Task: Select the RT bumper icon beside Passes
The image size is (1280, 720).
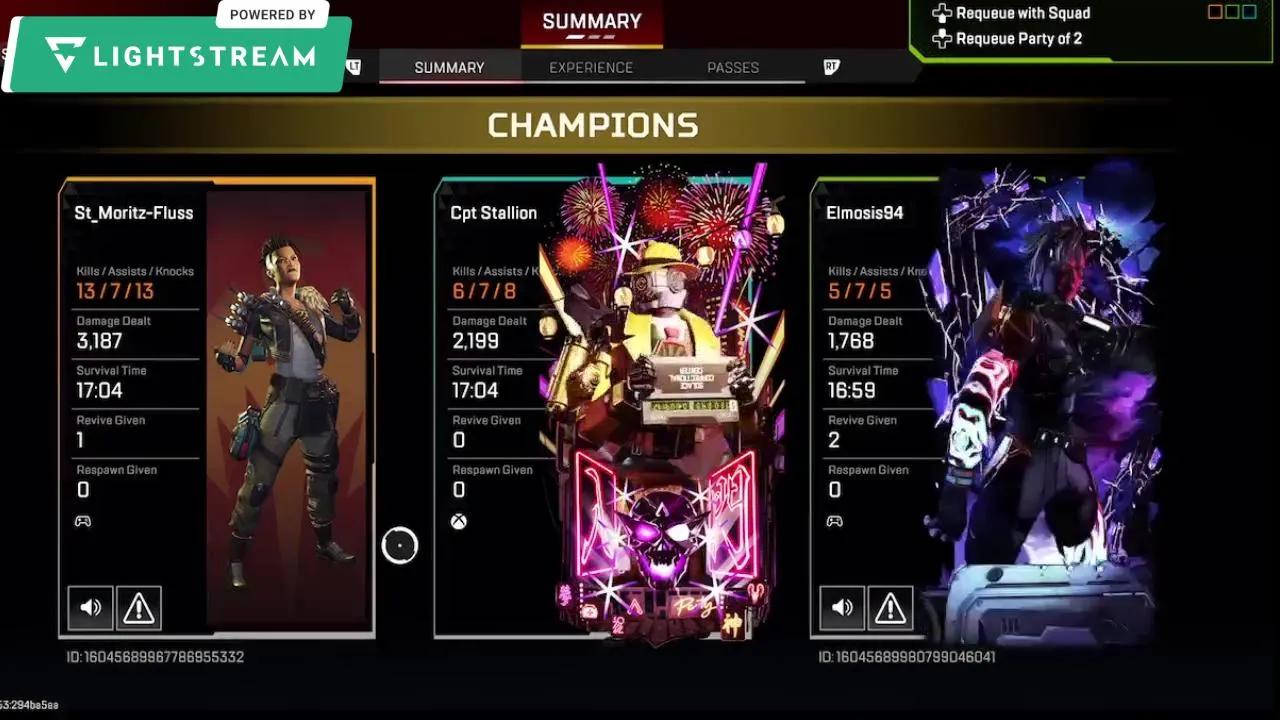Action: [830, 67]
